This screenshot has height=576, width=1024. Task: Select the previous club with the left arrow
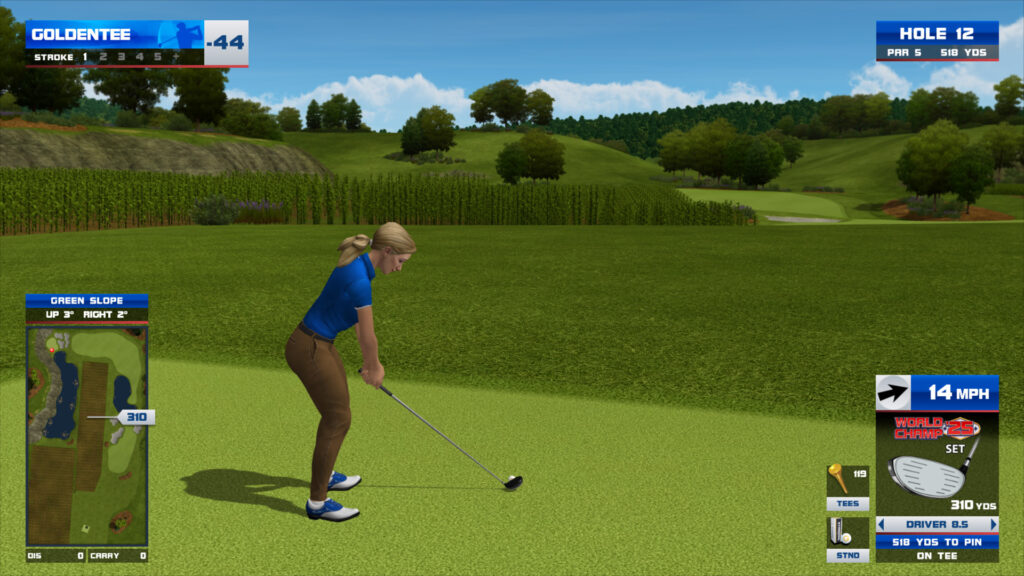(x=881, y=524)
